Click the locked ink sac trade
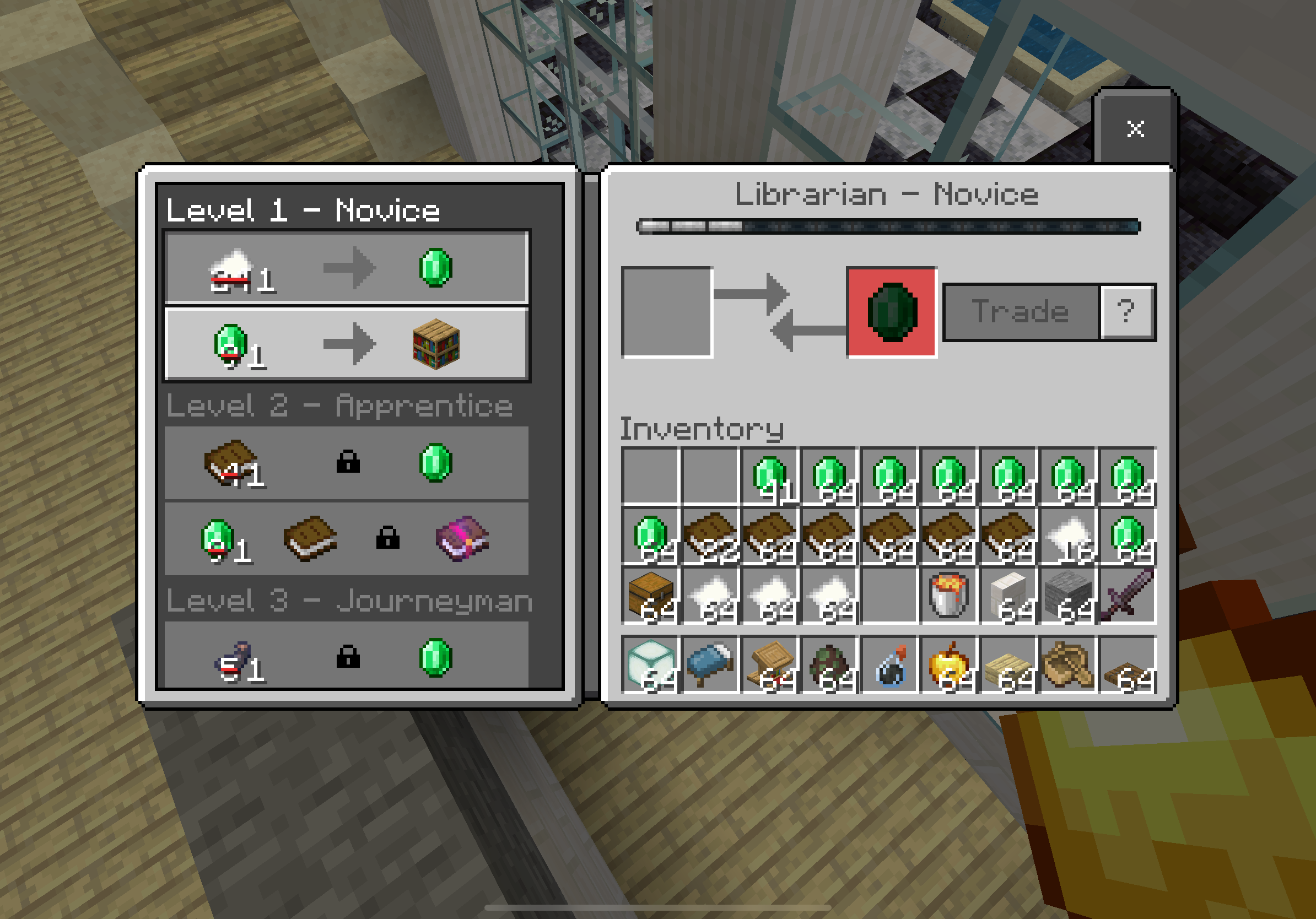The image size is (1316, 919). pyautogui.click(x=346, y=657)
